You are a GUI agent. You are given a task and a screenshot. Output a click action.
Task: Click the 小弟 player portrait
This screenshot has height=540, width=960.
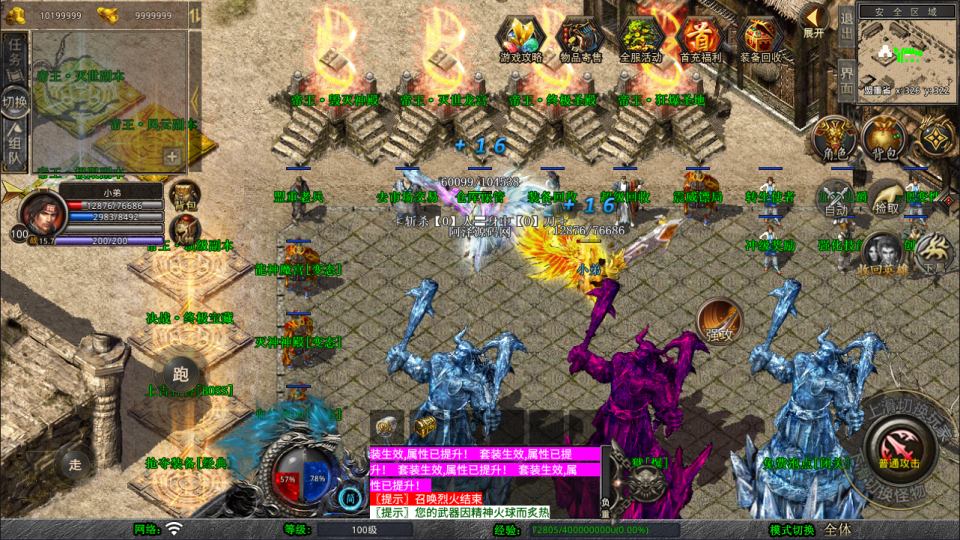39,211
